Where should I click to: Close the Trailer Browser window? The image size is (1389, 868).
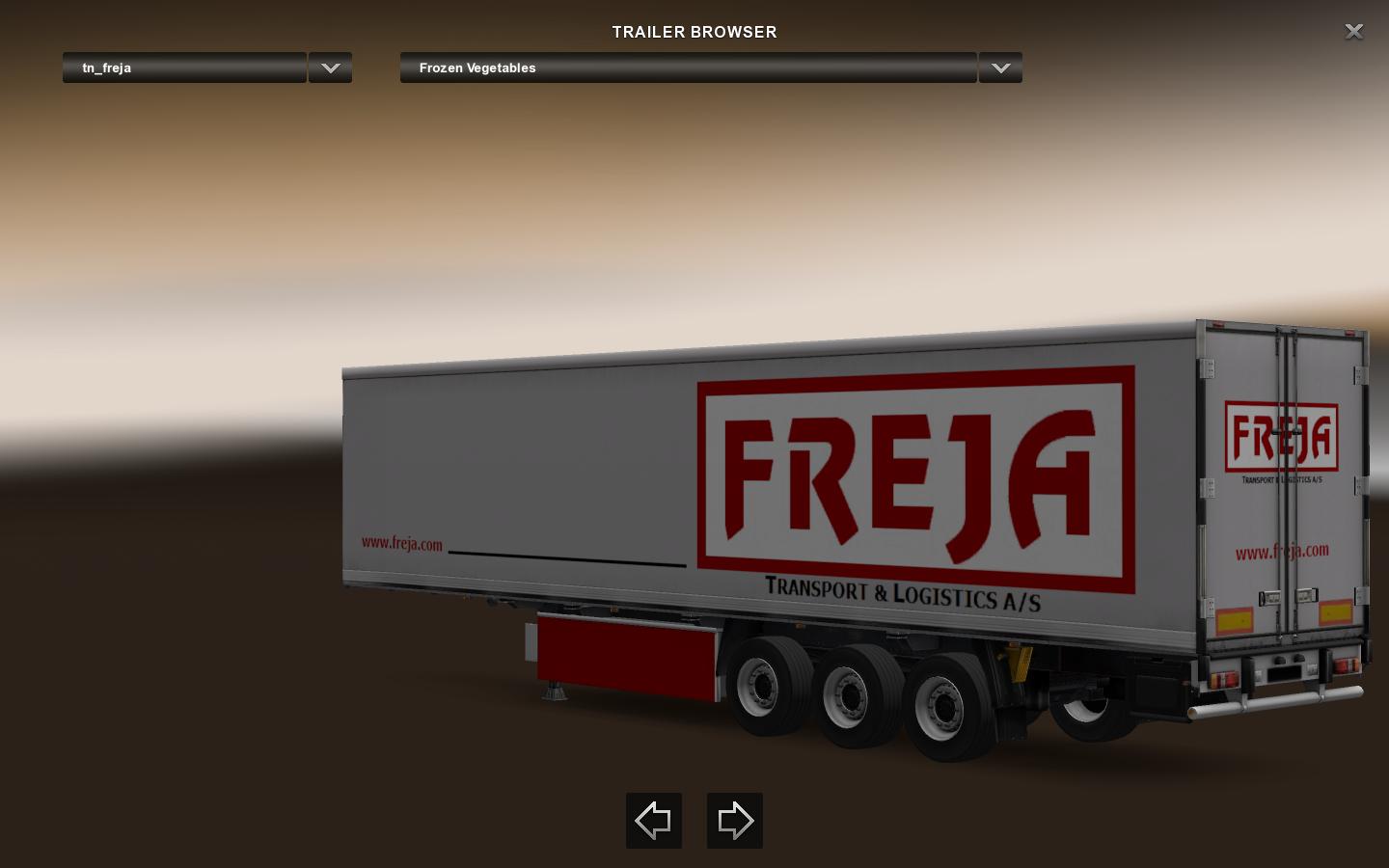click(x=1354, y=32)
